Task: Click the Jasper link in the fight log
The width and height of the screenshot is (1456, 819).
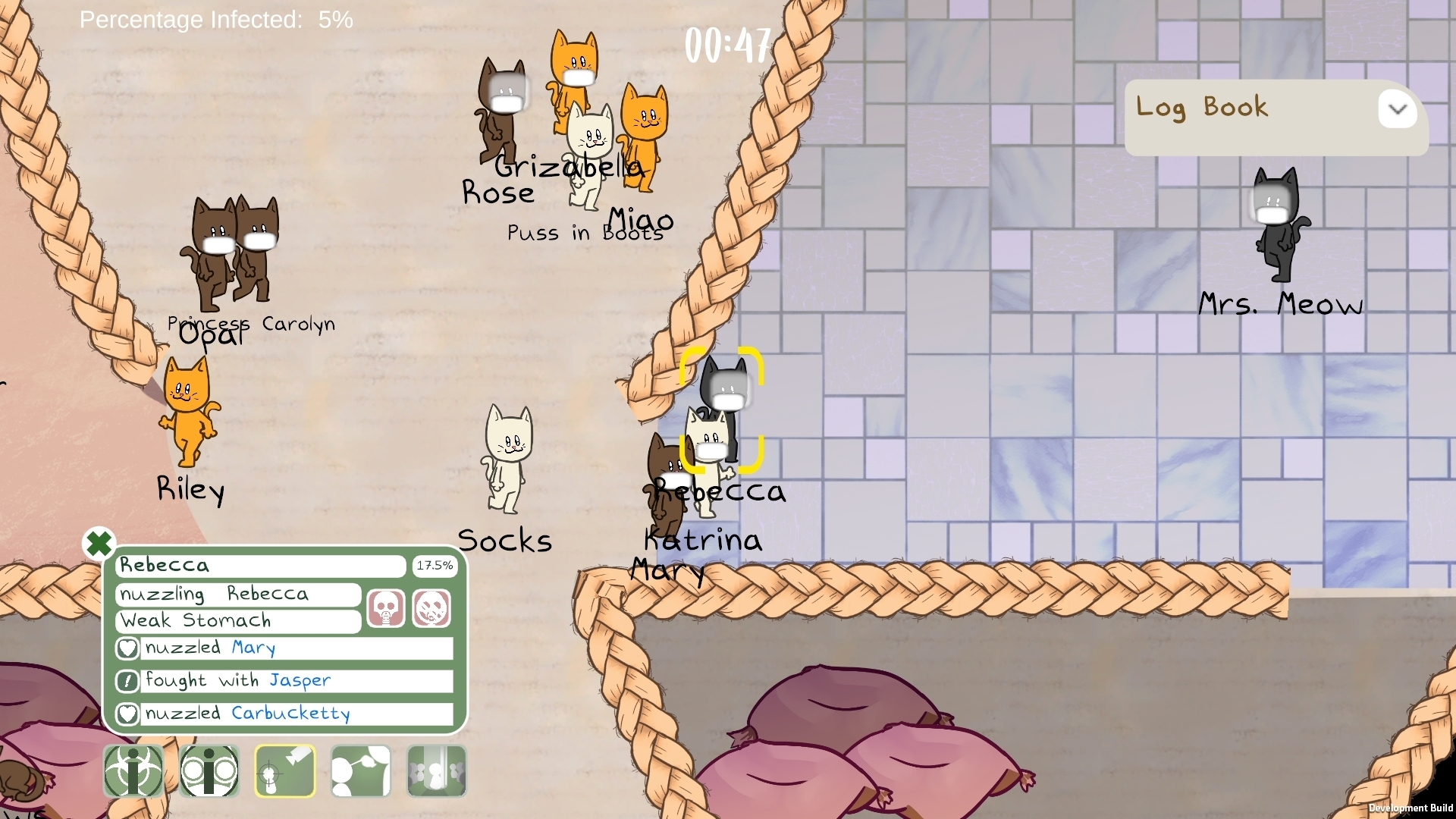Action: 300,681
